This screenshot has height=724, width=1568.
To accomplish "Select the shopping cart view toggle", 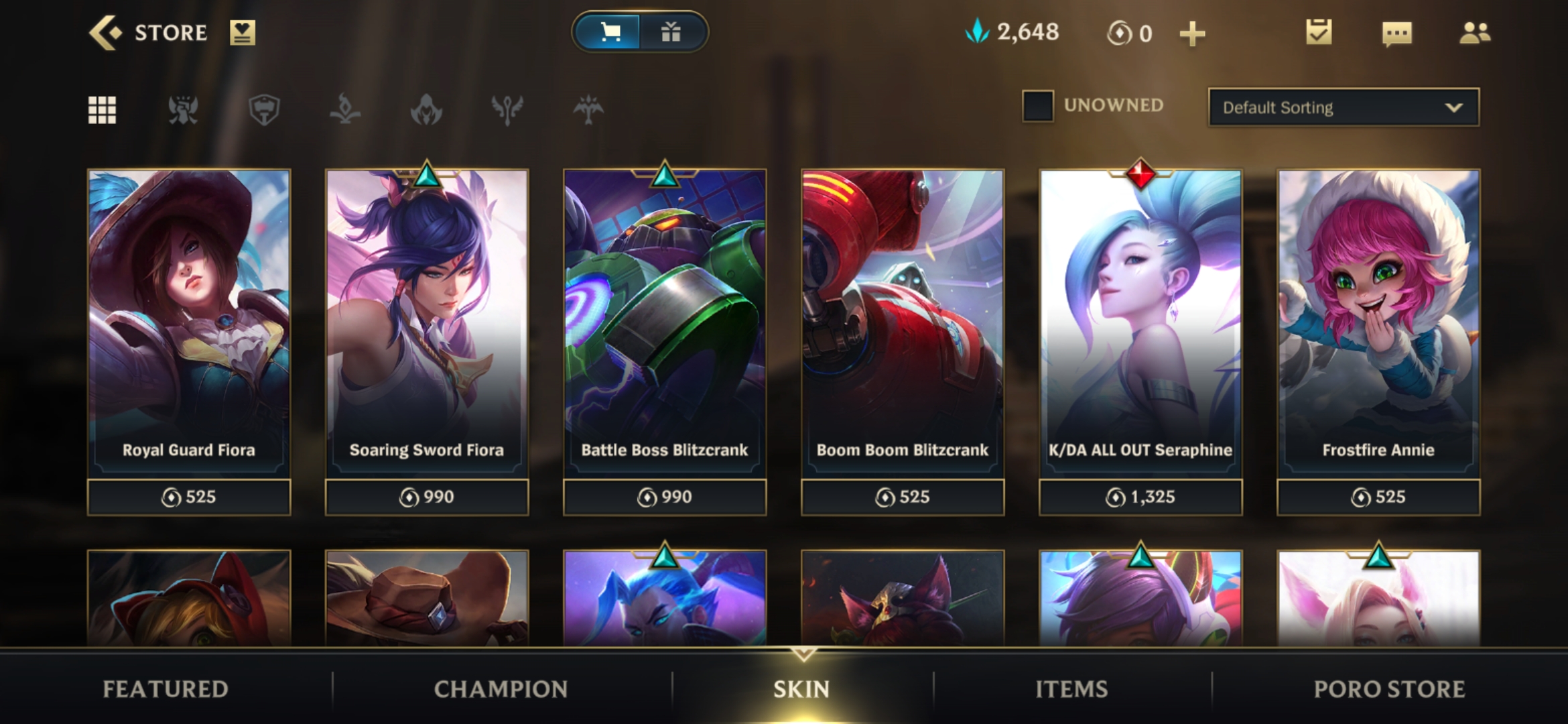I will [610, 30].
